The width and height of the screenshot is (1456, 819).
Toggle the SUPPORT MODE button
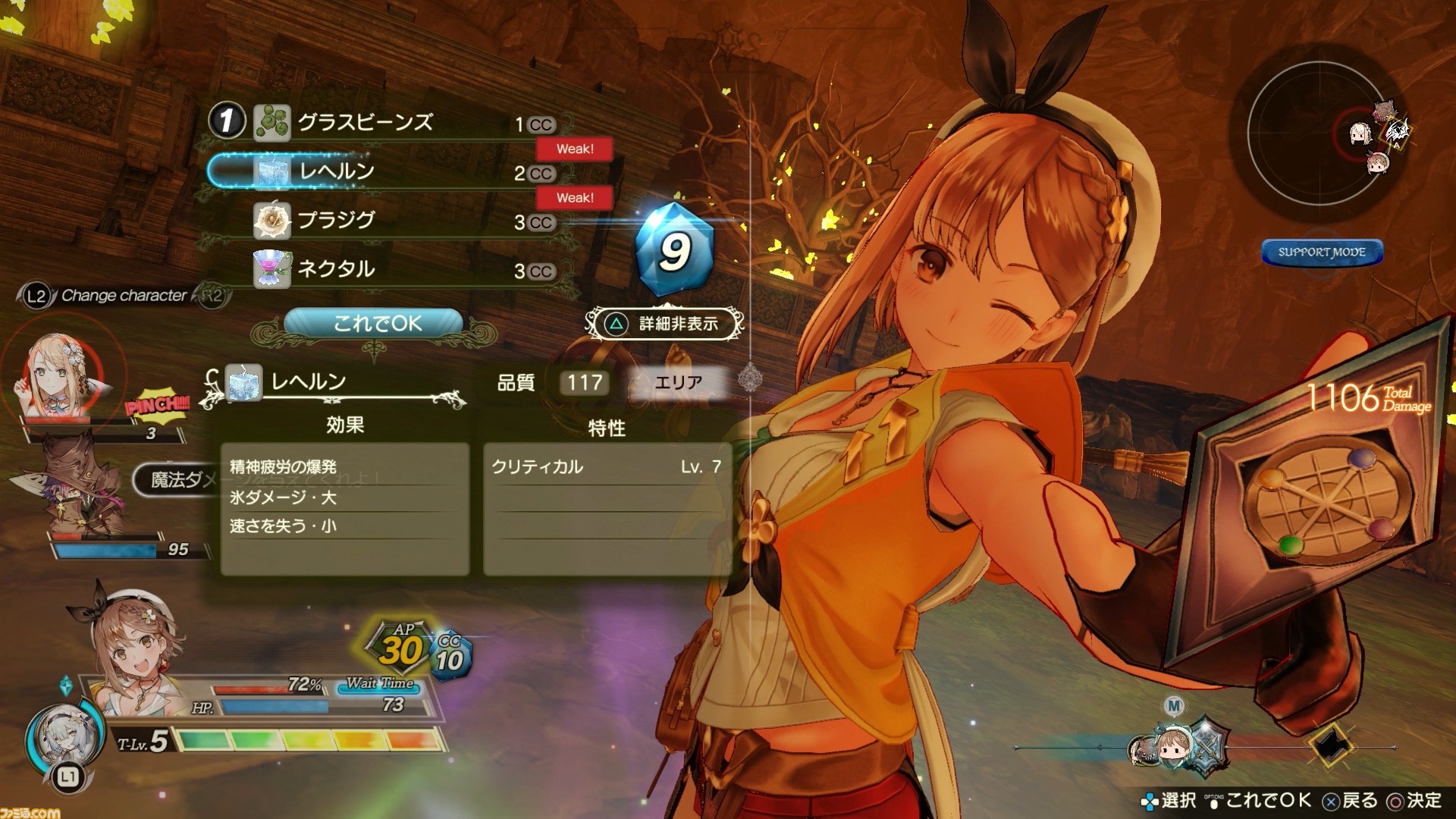coord(1321,253)
